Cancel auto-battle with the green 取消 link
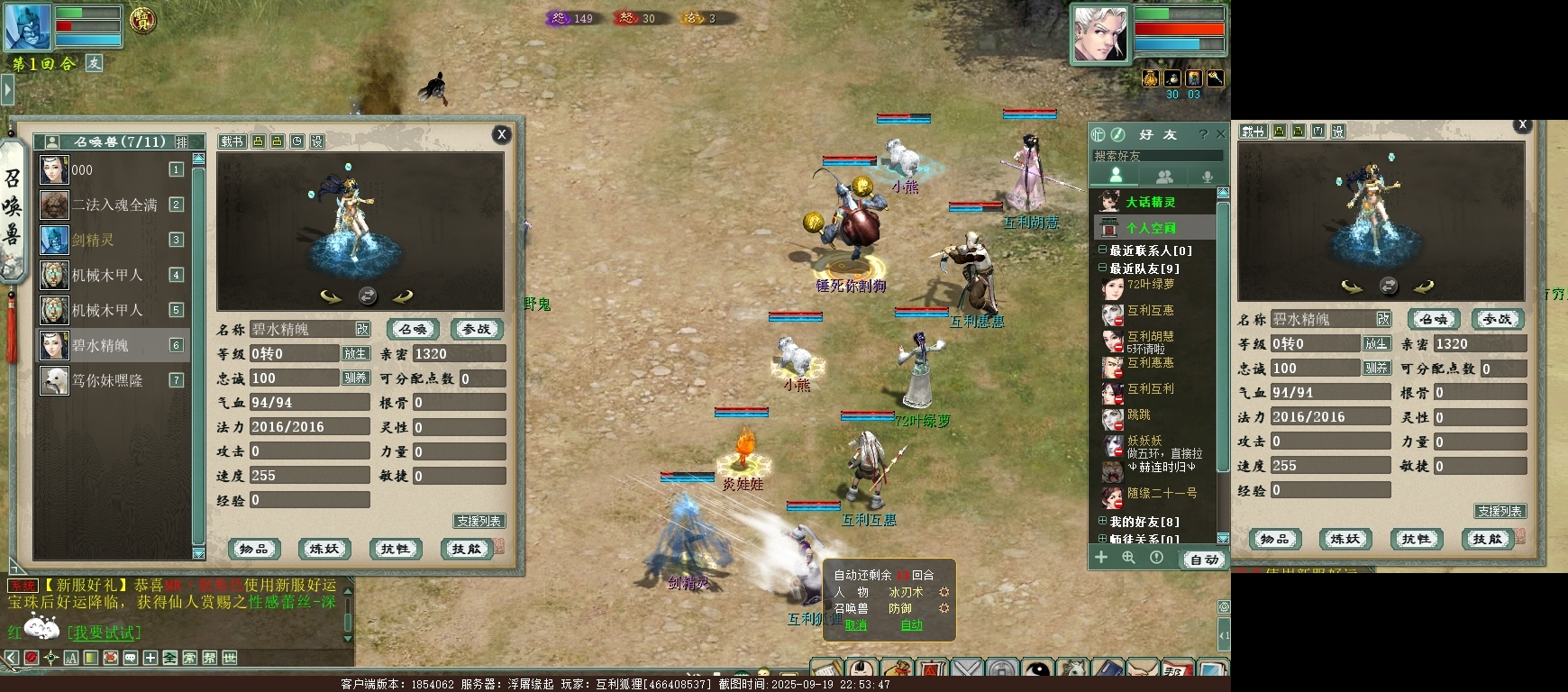Viewport: 1568px width, 692px height. tap(855, 625)
